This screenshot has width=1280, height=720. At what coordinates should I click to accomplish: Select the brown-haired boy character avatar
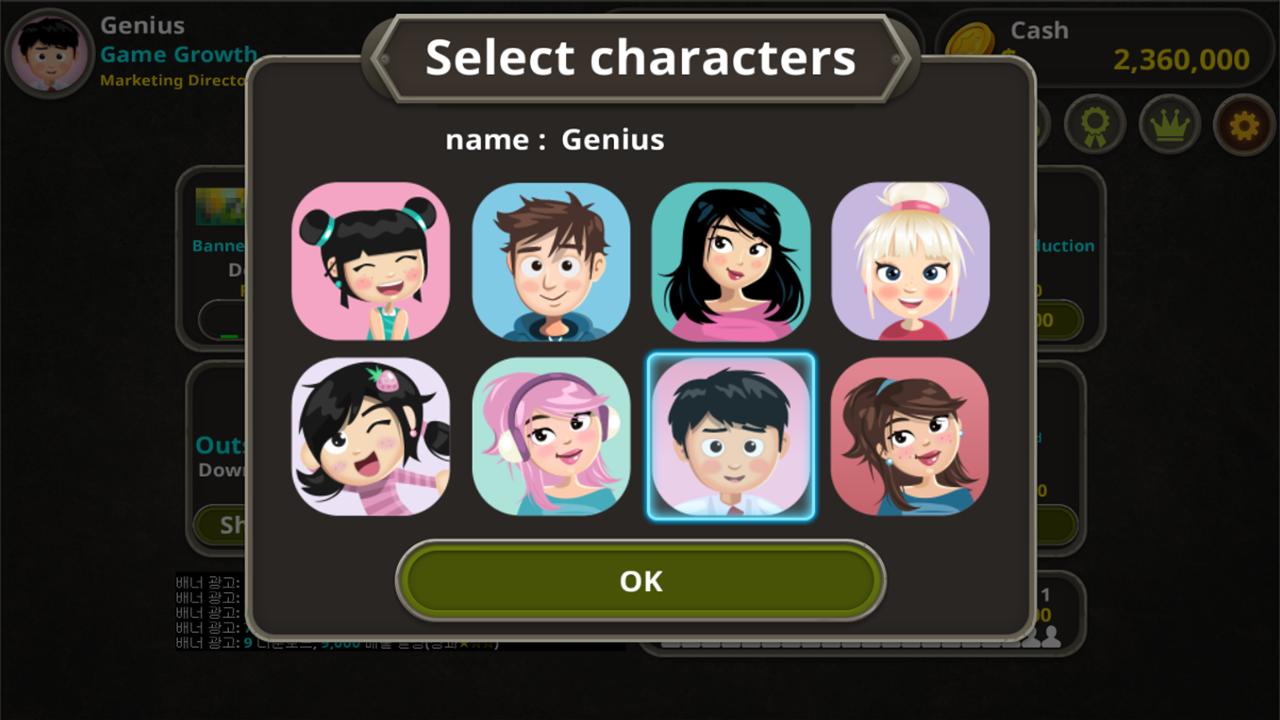pyautogui.click(x=552, y=262)
